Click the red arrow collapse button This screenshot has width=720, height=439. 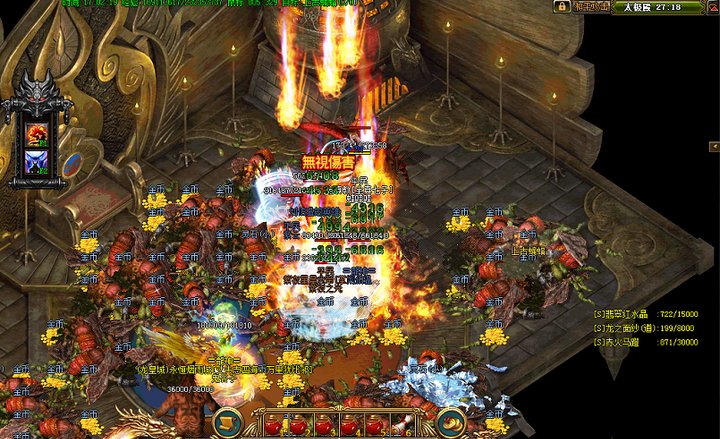pos(710,7)
